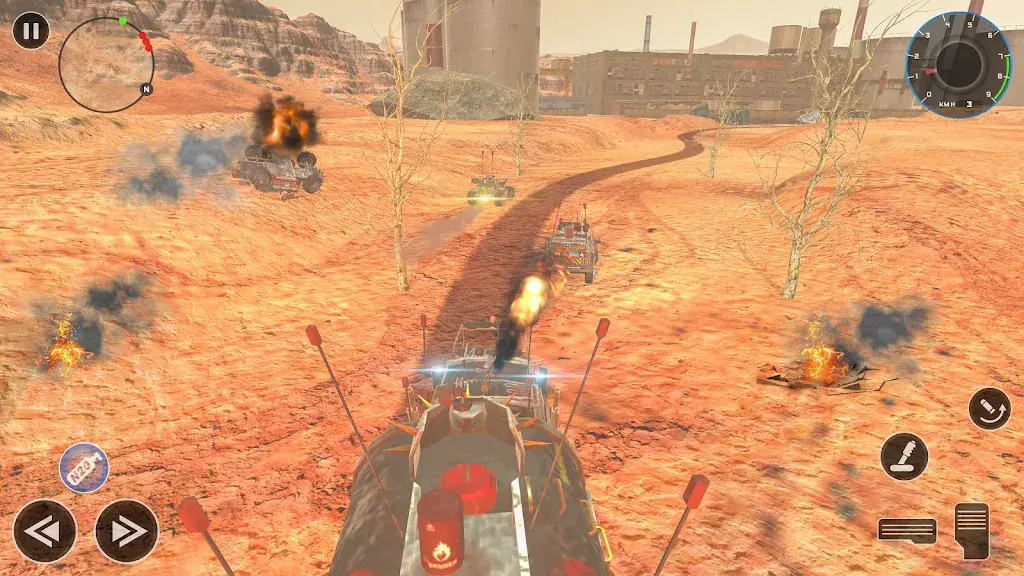
Task: Tap the gear shift lever button
Action: [904, 456]
